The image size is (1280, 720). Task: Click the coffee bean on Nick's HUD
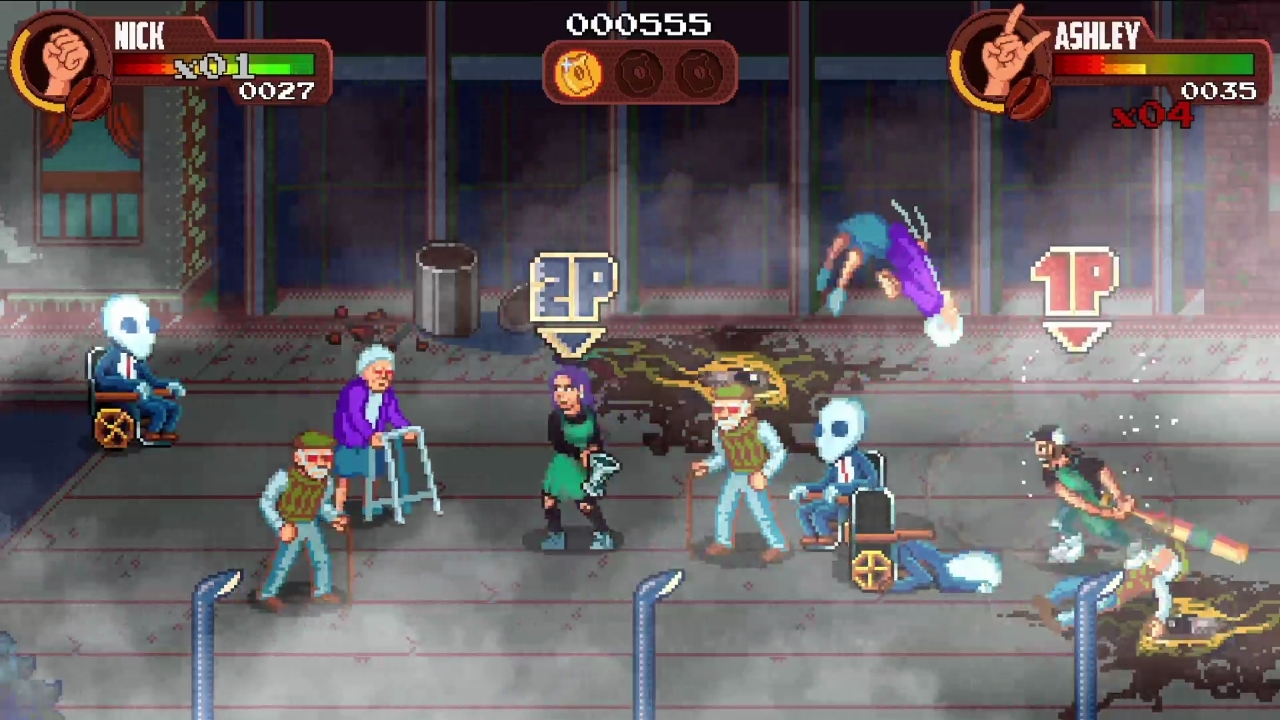click(x=90, y=95)
